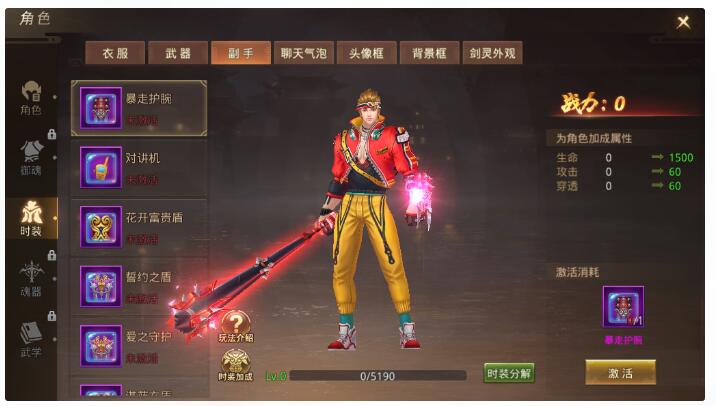
Task: Choose the 誓约之盾 list item
Action: coord(139,286)
